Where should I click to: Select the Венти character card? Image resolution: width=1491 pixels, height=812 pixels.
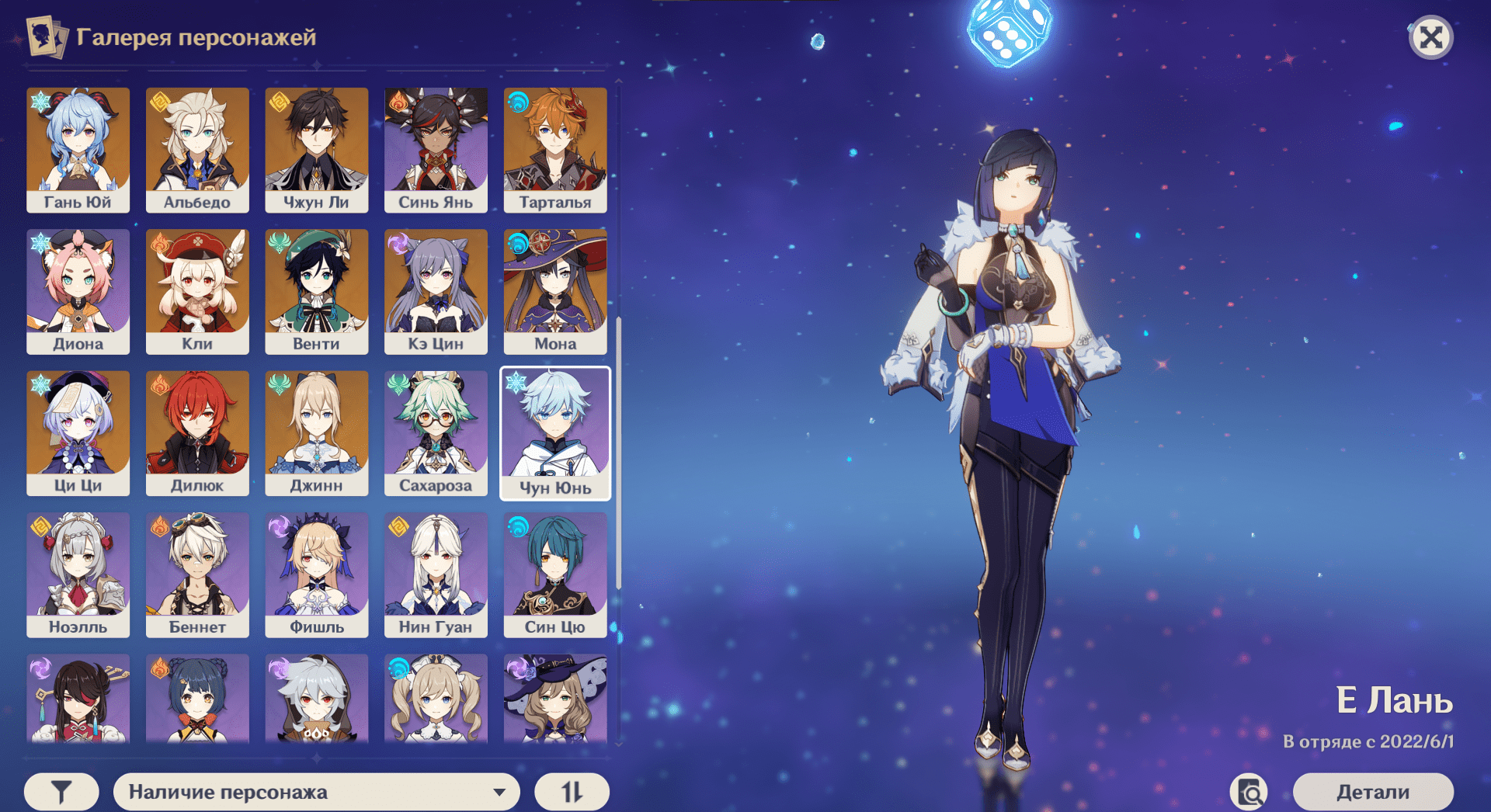point(316,291)
